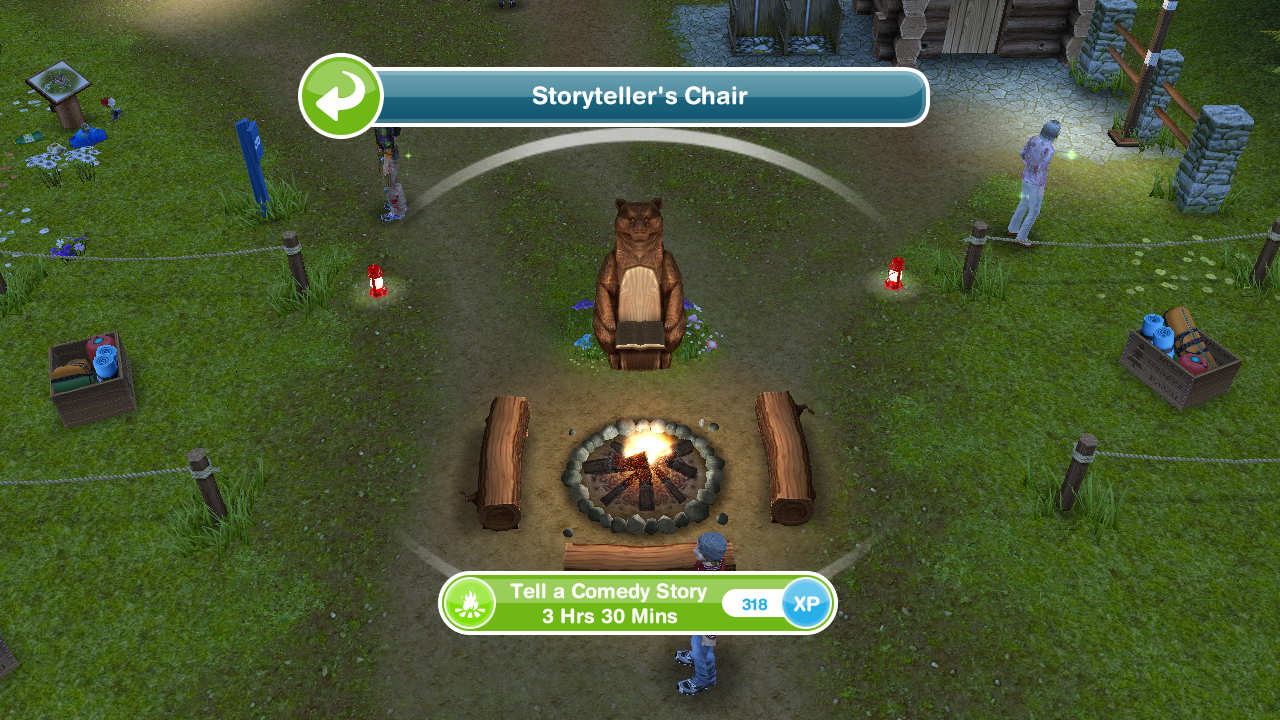The height and width of the screenshot is (720, 1280).
Task: Tap the green back arrow icon
Action: (x=339, y=94)
